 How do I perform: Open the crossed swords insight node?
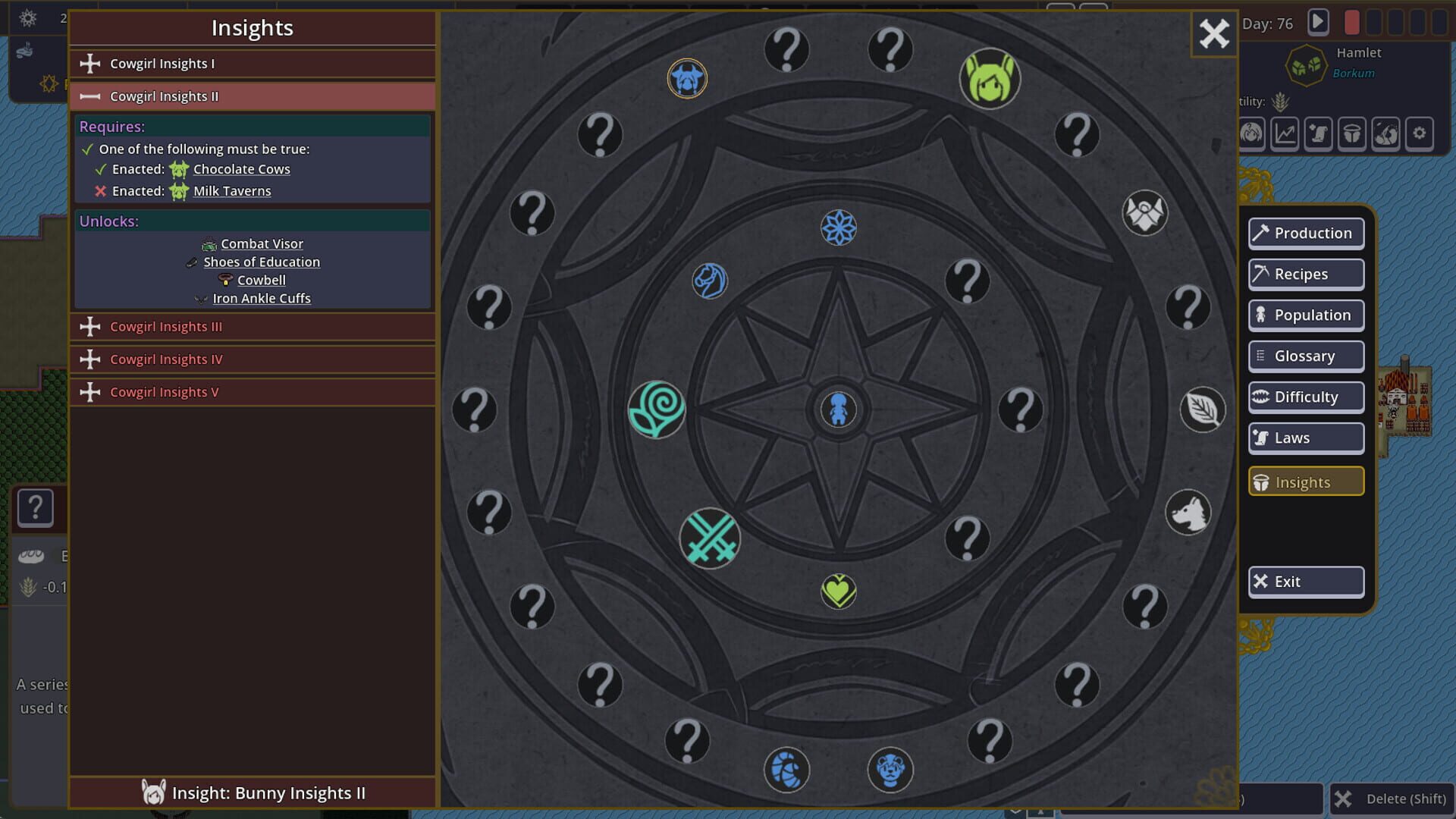pyautogui.click(x=711, y=539)
